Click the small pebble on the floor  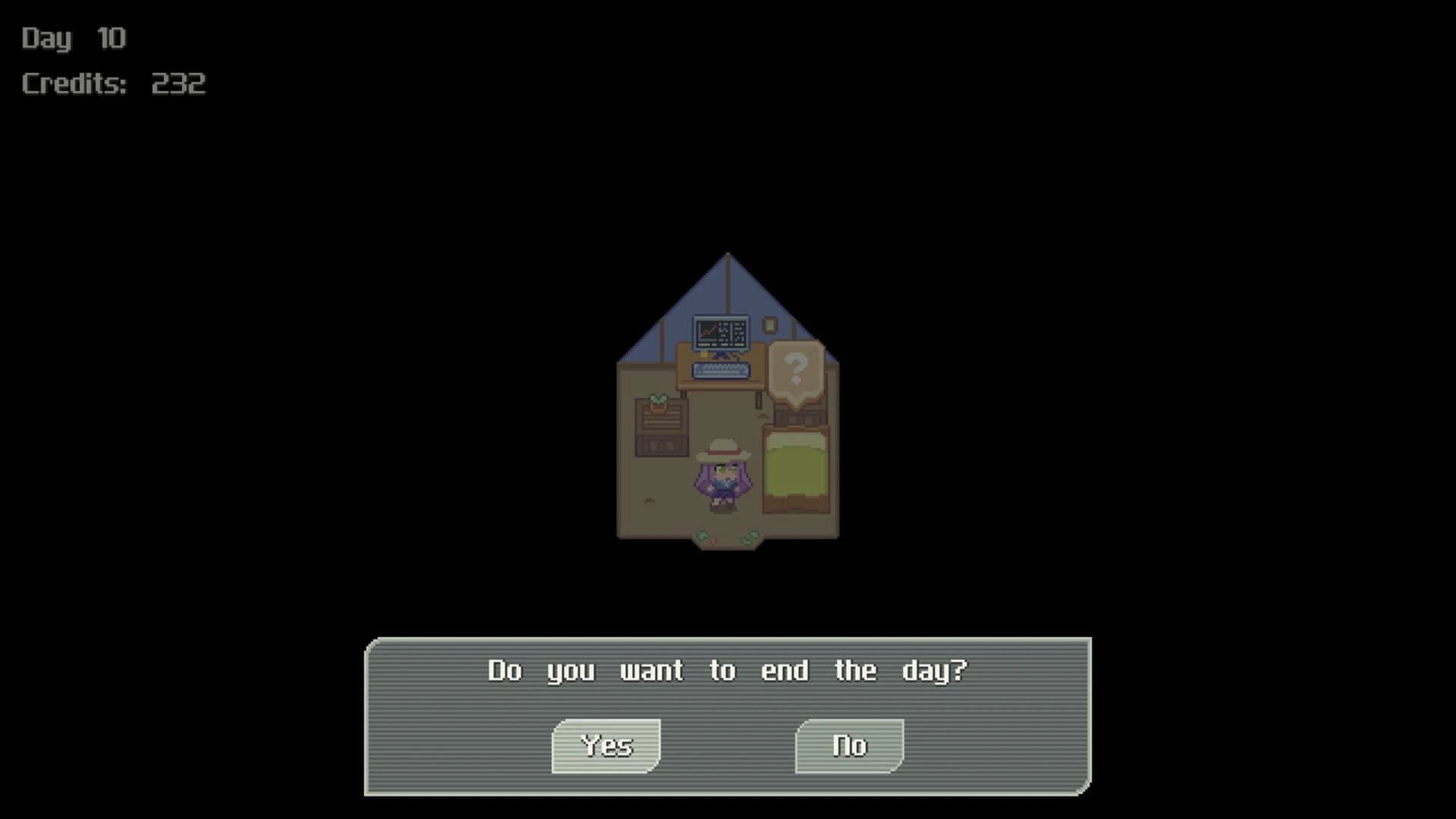pyautogui.click(x=649, y=500)
